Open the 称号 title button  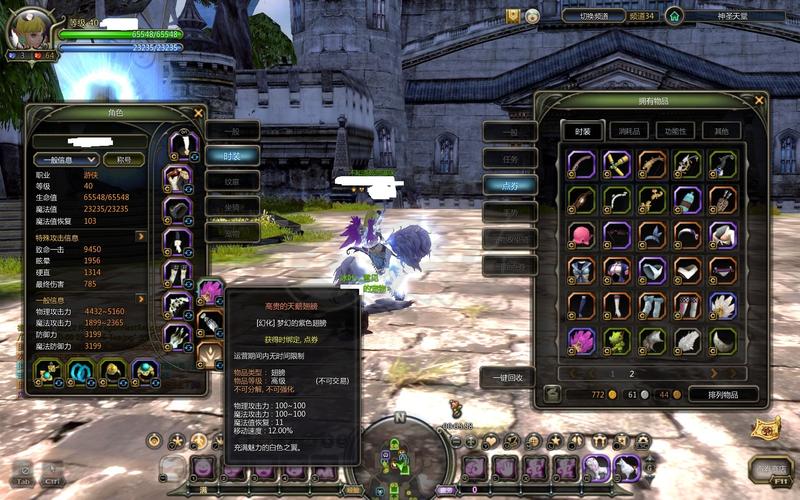(x=125, y=159)
